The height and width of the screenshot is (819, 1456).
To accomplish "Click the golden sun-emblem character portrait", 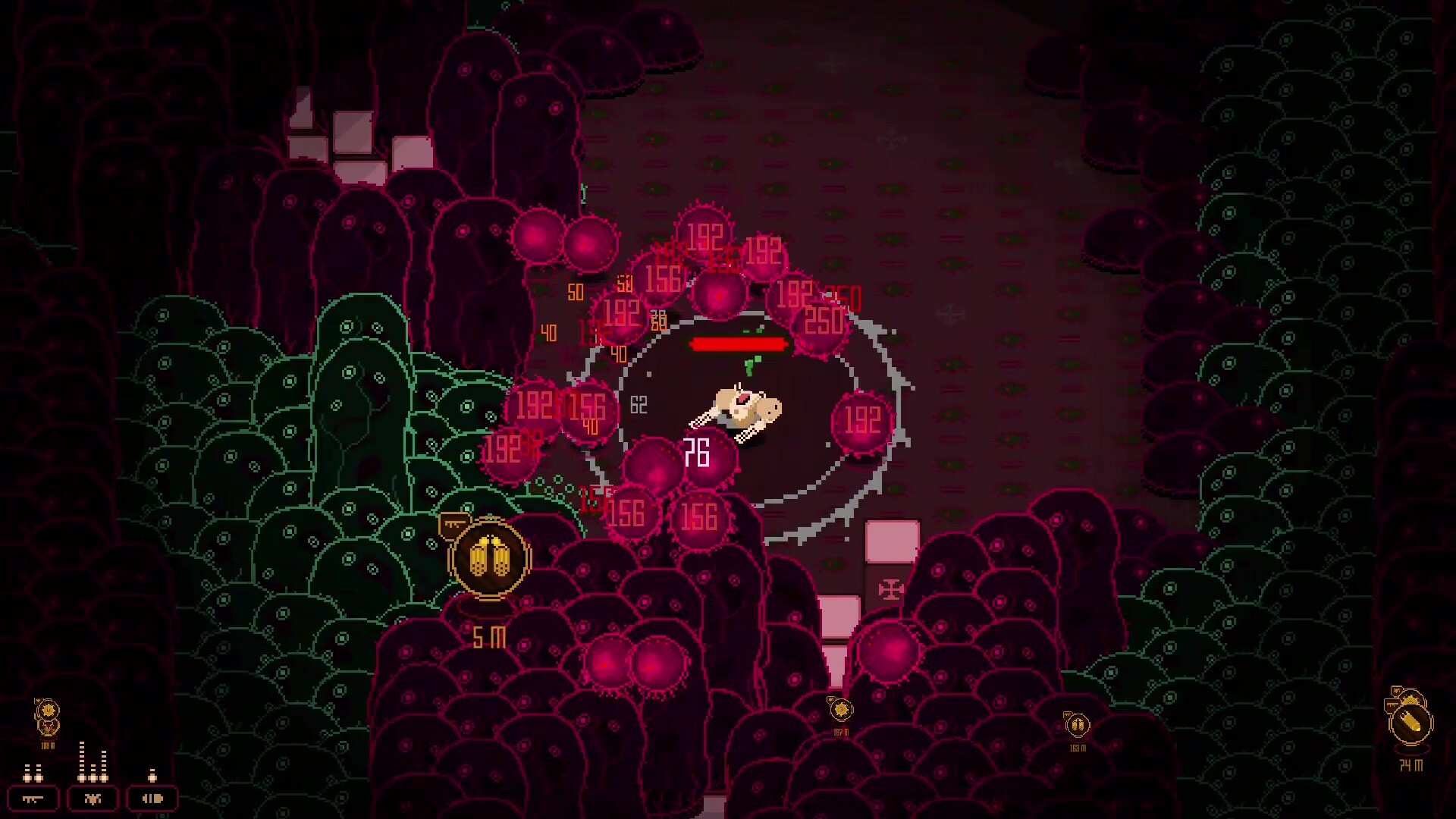I will [48, 710].
